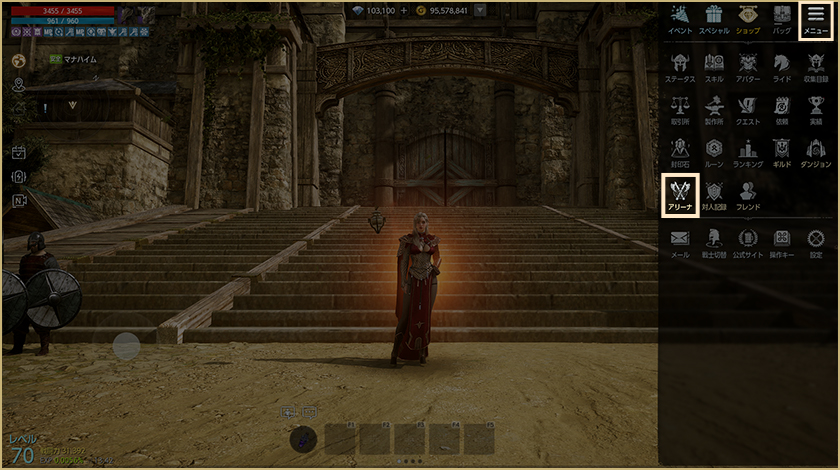
Task: Open the calendar icon on the left edge
Action: 18,152
